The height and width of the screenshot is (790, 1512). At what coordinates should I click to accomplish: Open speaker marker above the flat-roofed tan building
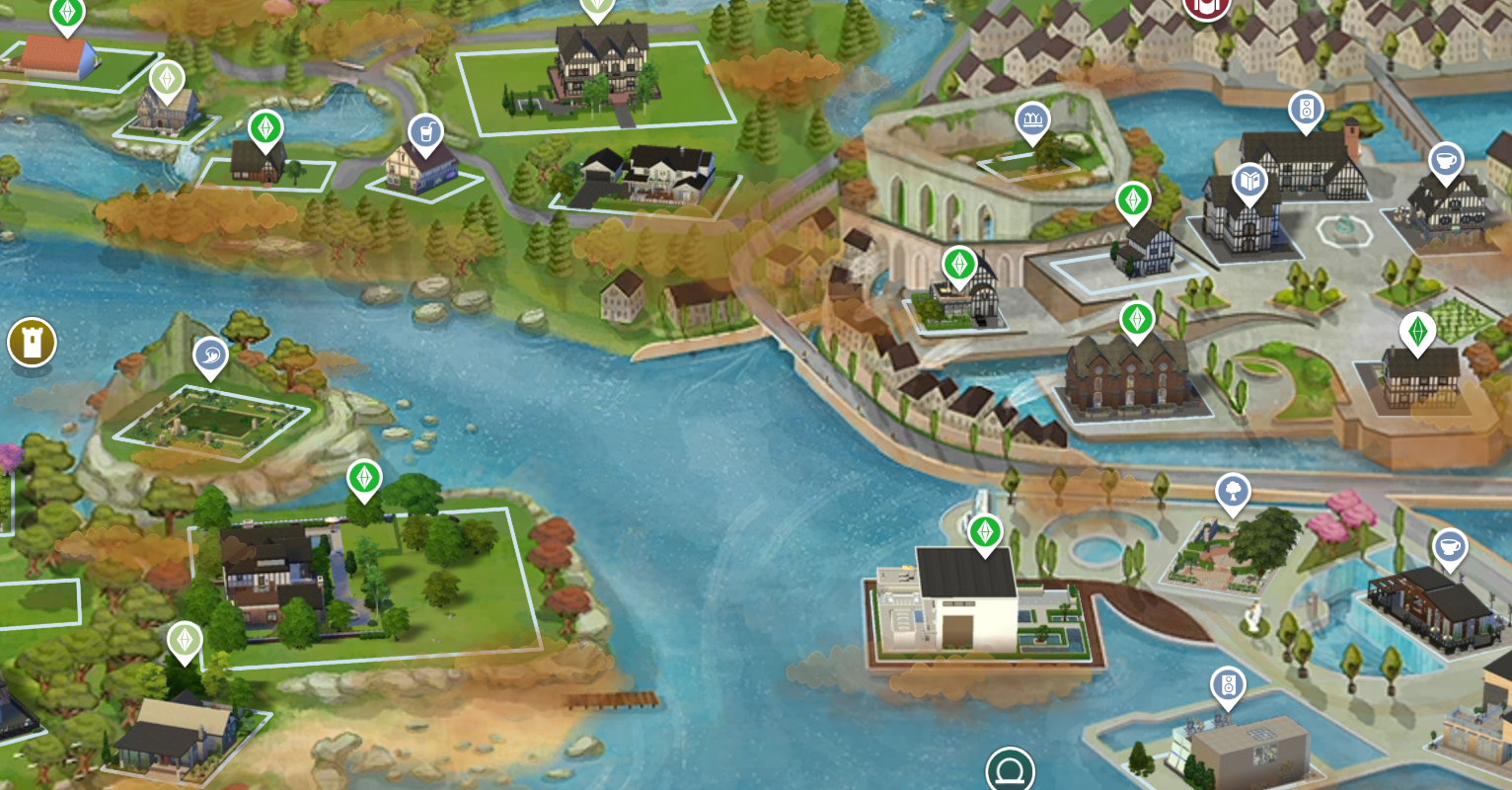click(1228, 685)
